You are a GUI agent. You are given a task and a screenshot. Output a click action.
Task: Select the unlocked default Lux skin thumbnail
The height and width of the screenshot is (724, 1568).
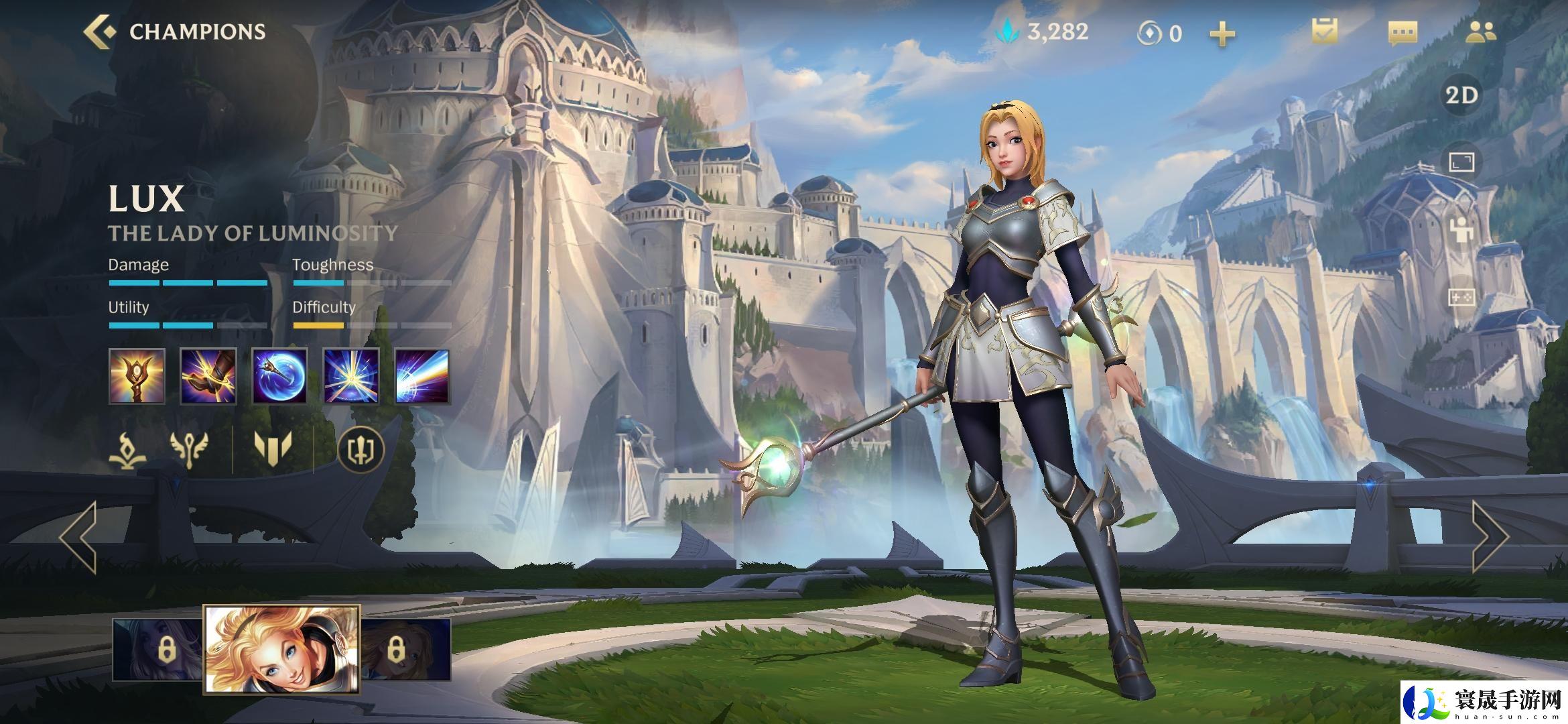281,649
